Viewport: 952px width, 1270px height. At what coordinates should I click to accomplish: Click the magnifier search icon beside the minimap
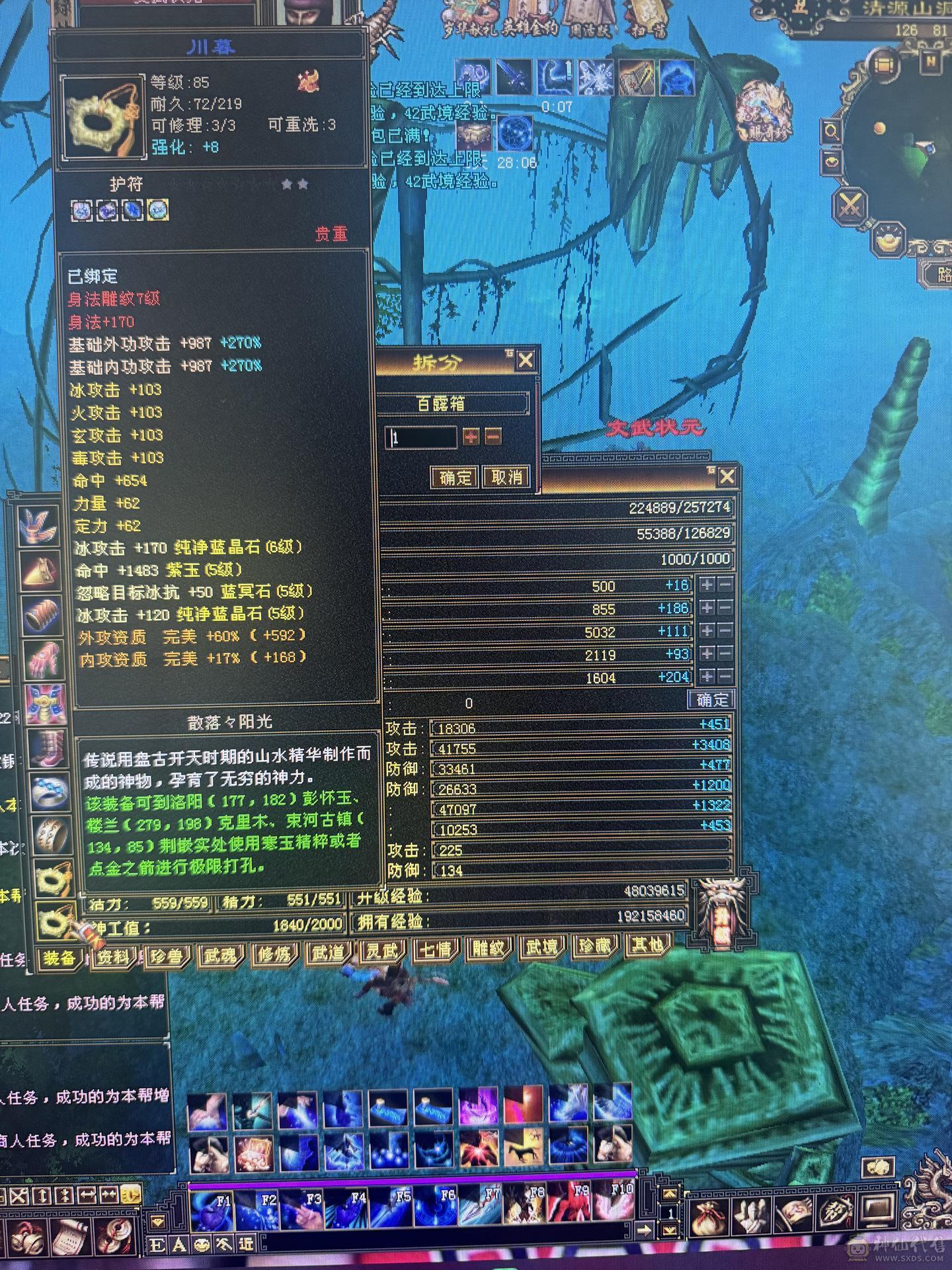pyautogui.click(x=832, y=130)
